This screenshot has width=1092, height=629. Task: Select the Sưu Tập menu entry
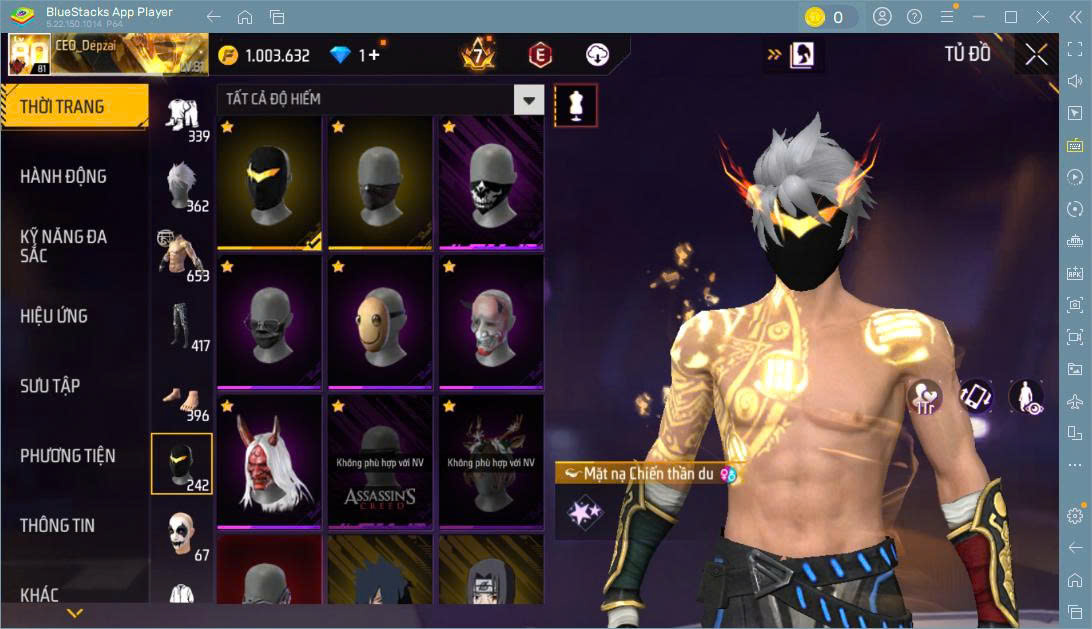[50, 386]
